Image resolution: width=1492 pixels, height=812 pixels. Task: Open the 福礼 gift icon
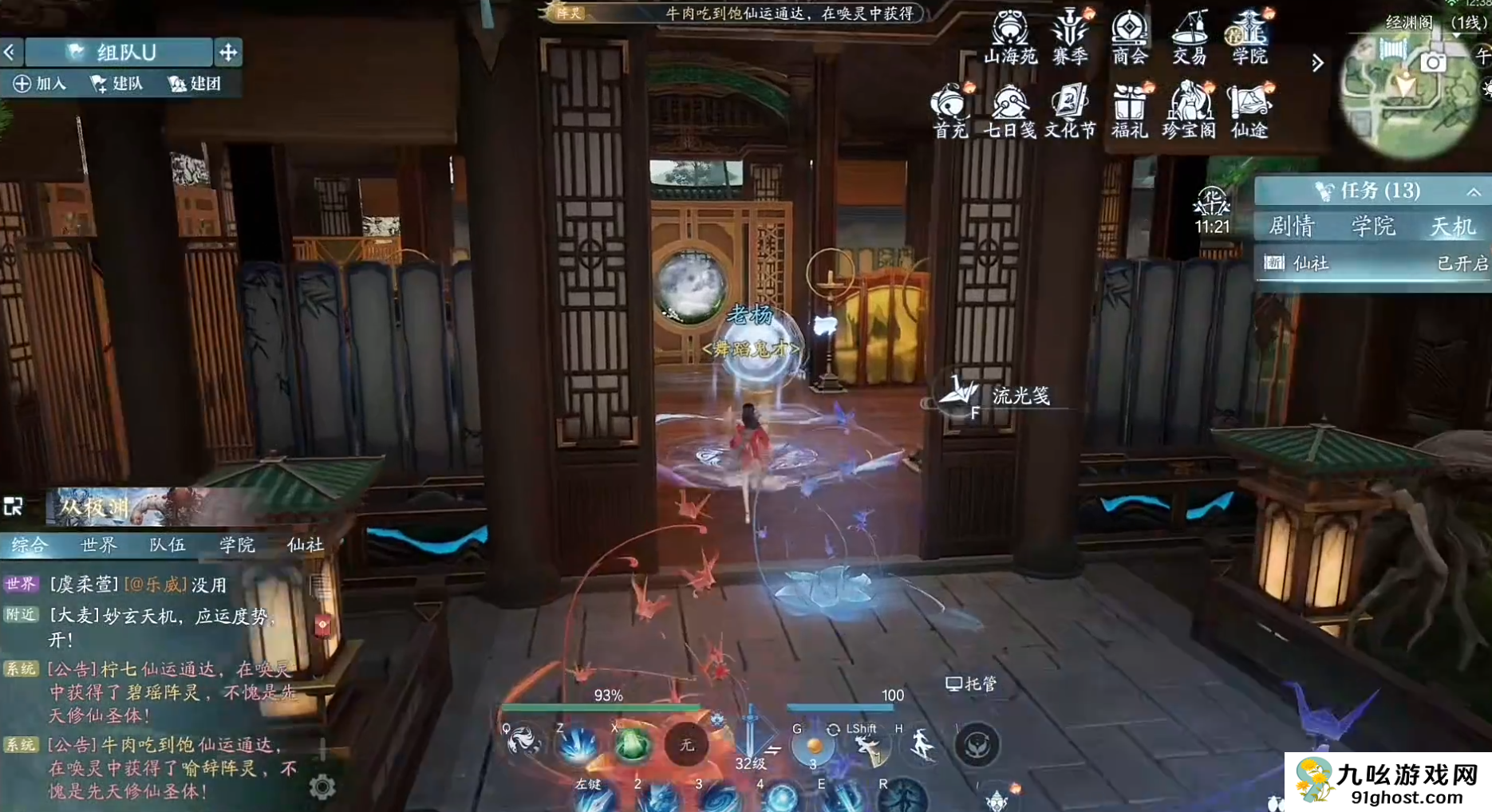(1129, 109)
